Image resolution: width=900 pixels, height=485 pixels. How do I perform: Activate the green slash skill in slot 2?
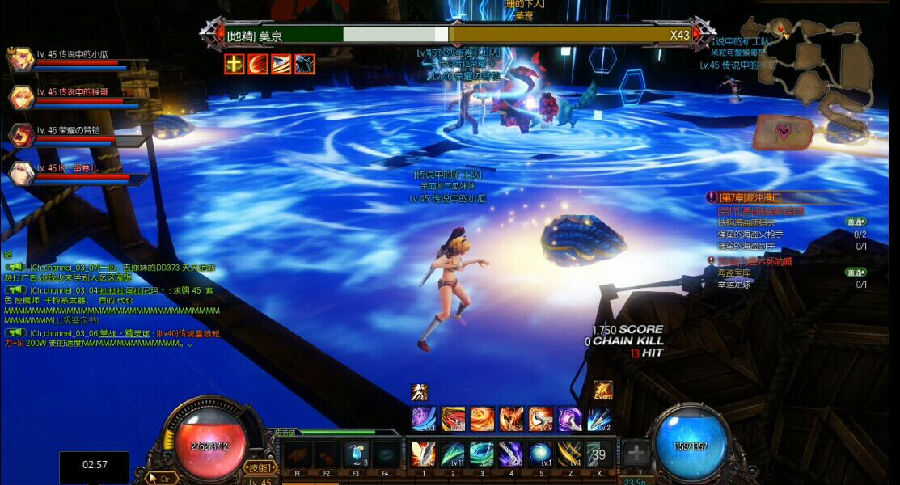click(453, 453)
